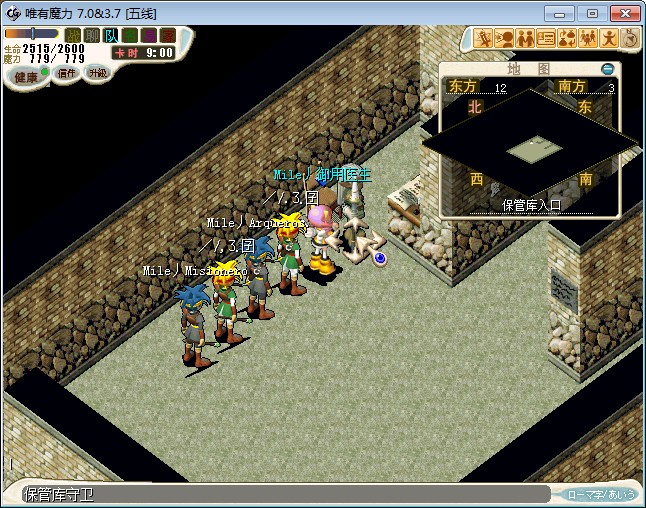Open the 健康 health status panel
The height and width of the screenshot is (508, 646).
(25, 77)
